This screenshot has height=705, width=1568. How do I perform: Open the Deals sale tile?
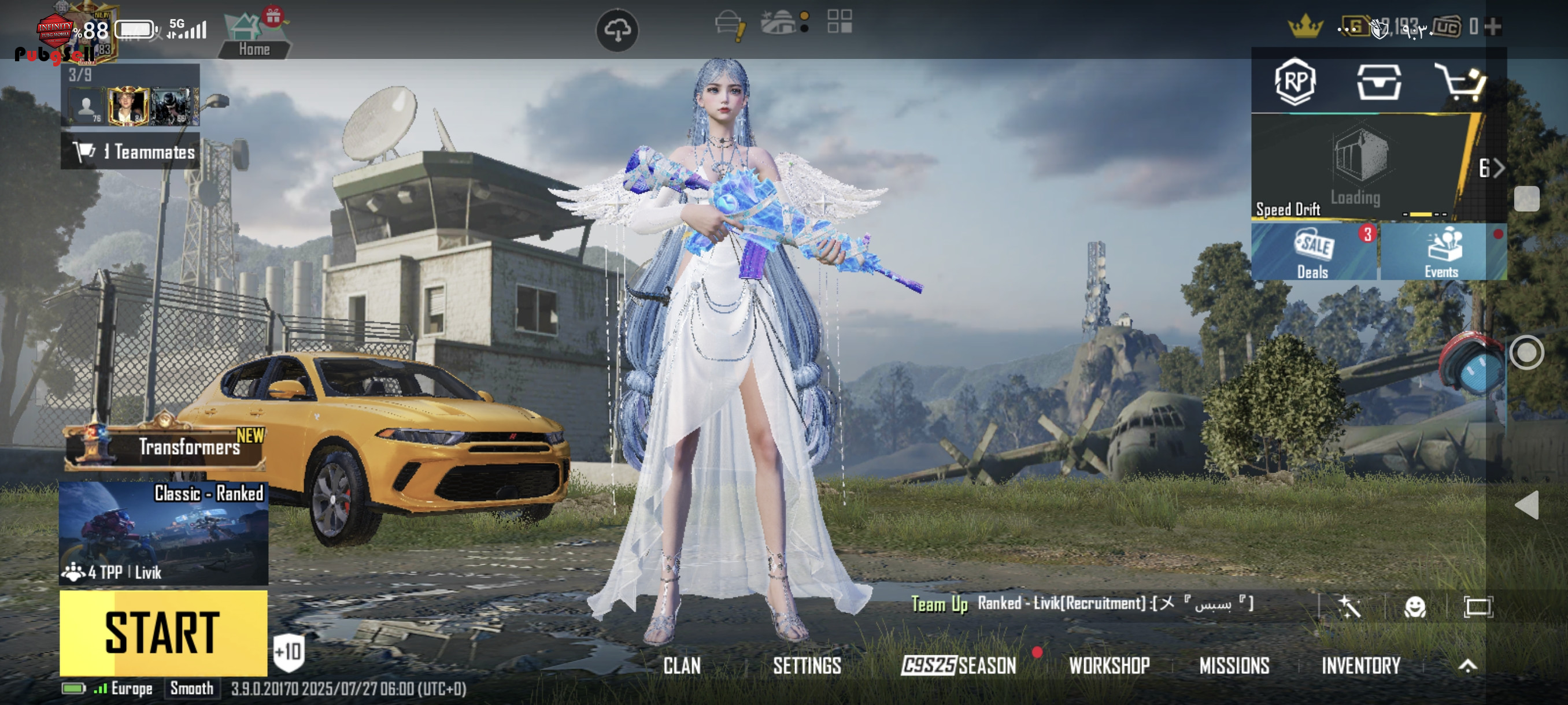(1314, 252)
